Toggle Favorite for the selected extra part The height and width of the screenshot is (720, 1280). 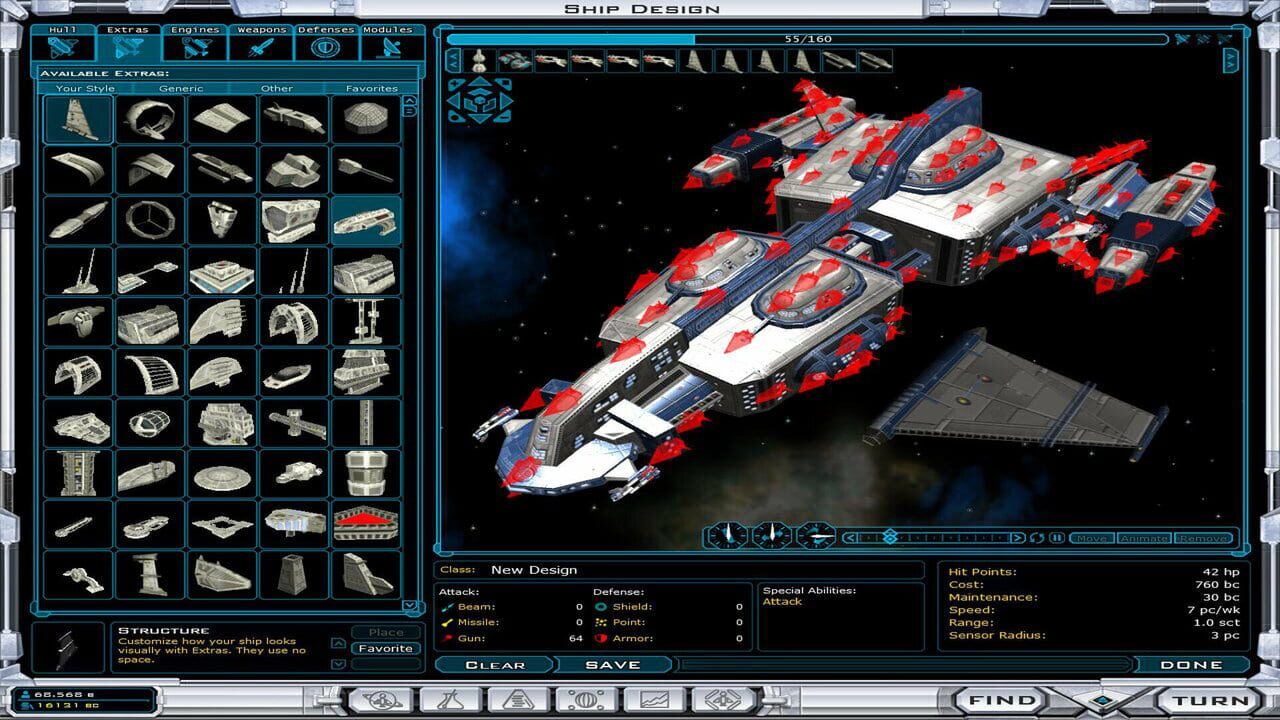click(x=387, y=649)
